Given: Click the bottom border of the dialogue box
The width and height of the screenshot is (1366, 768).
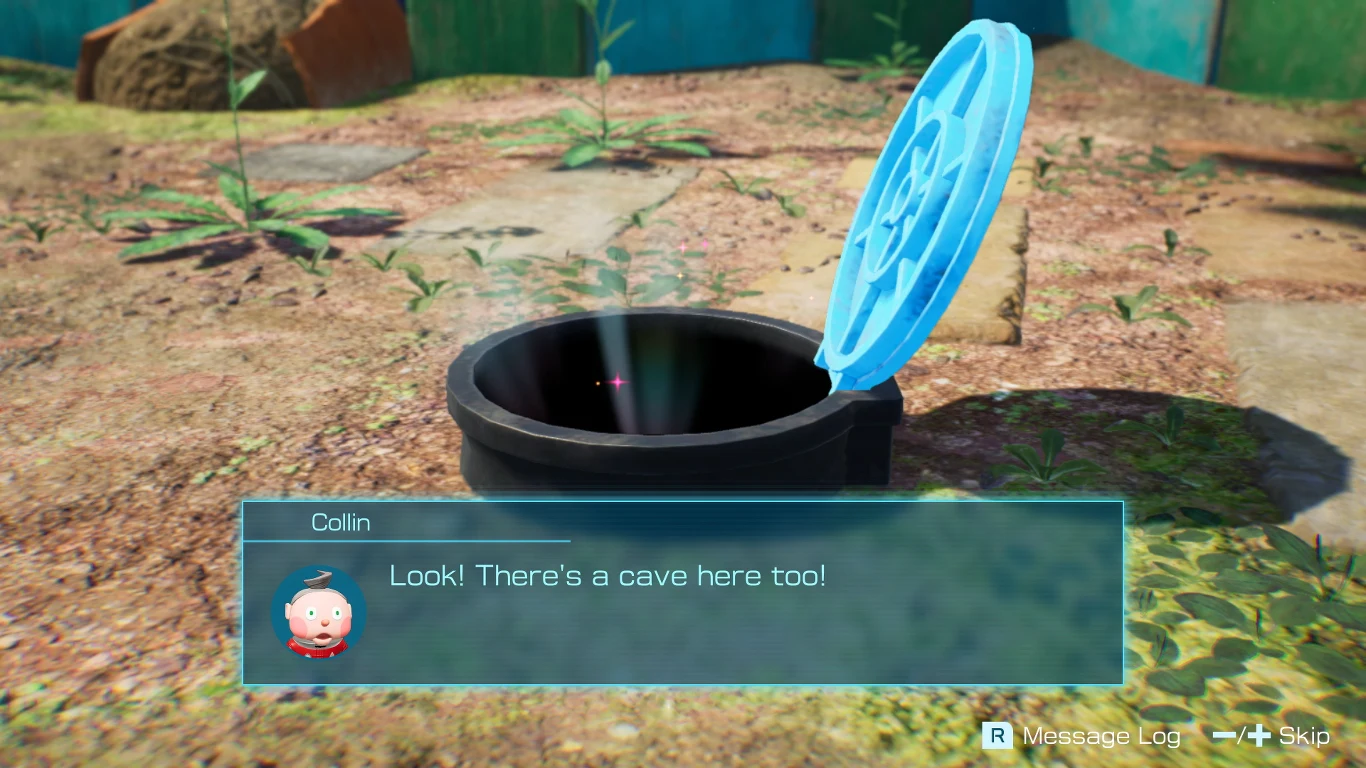Looking at the screenshot, I should (x=683, y=683).
